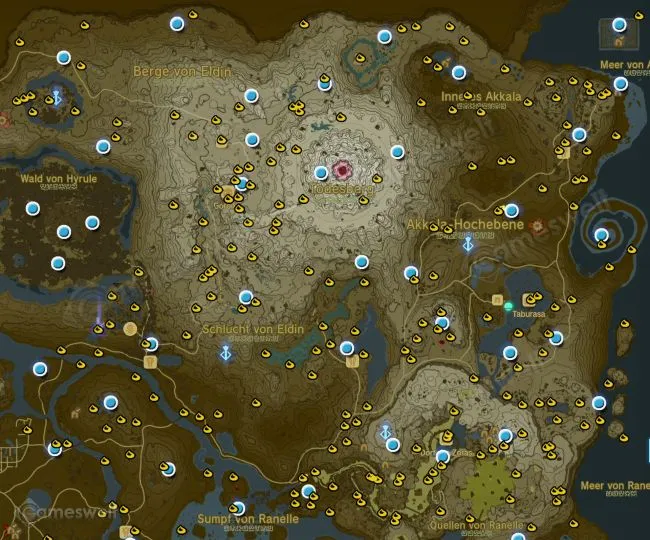Screen dimensions: 650x540
Task: Click the purple glowing marker near Wald von Hyrule
Action: pyautogui.click(x=98, y=318)
